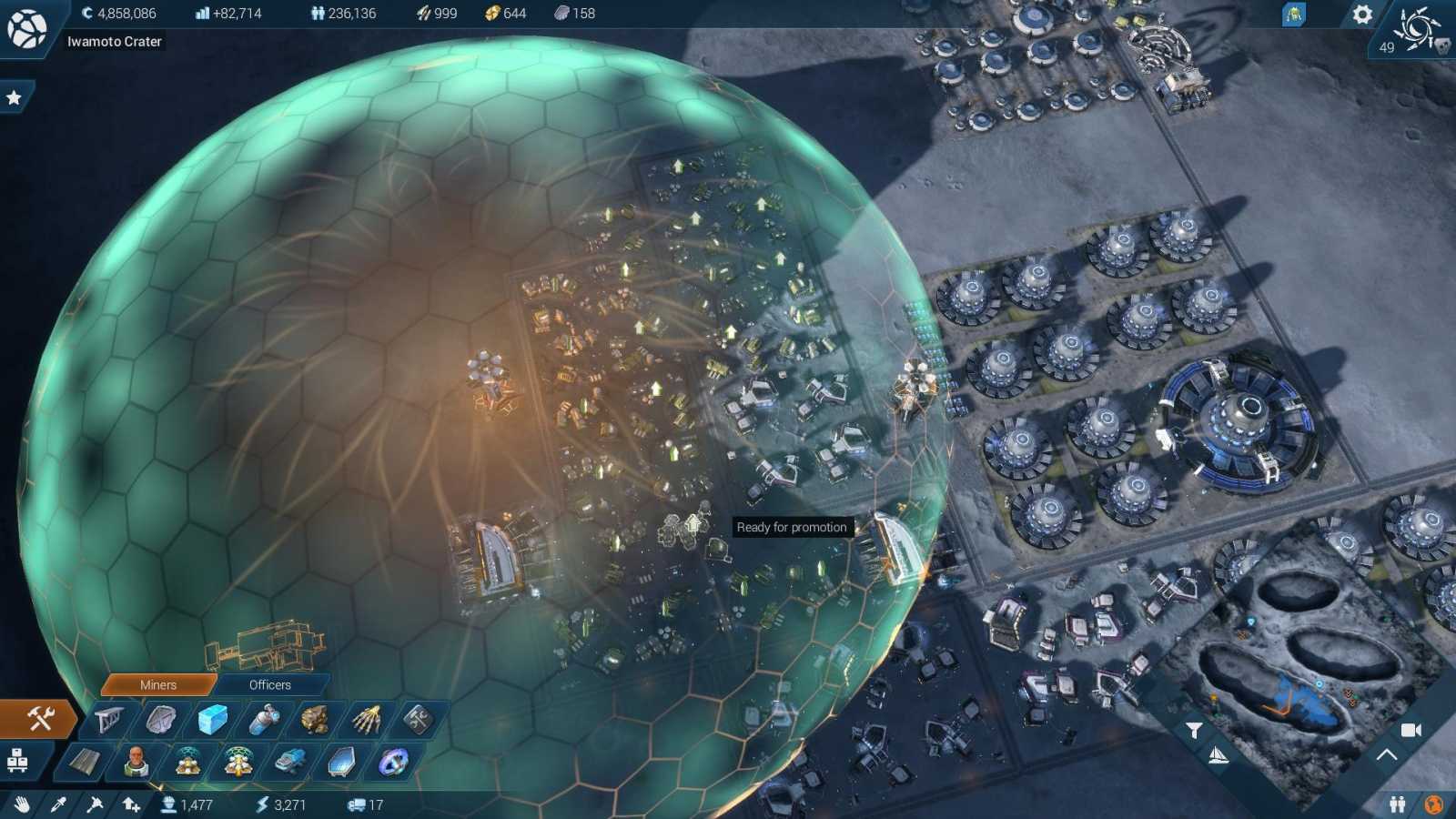Screen dimensions: 1456x819
Task: Toggle the population overview people icon
Action: click(x=1398, y=804)
